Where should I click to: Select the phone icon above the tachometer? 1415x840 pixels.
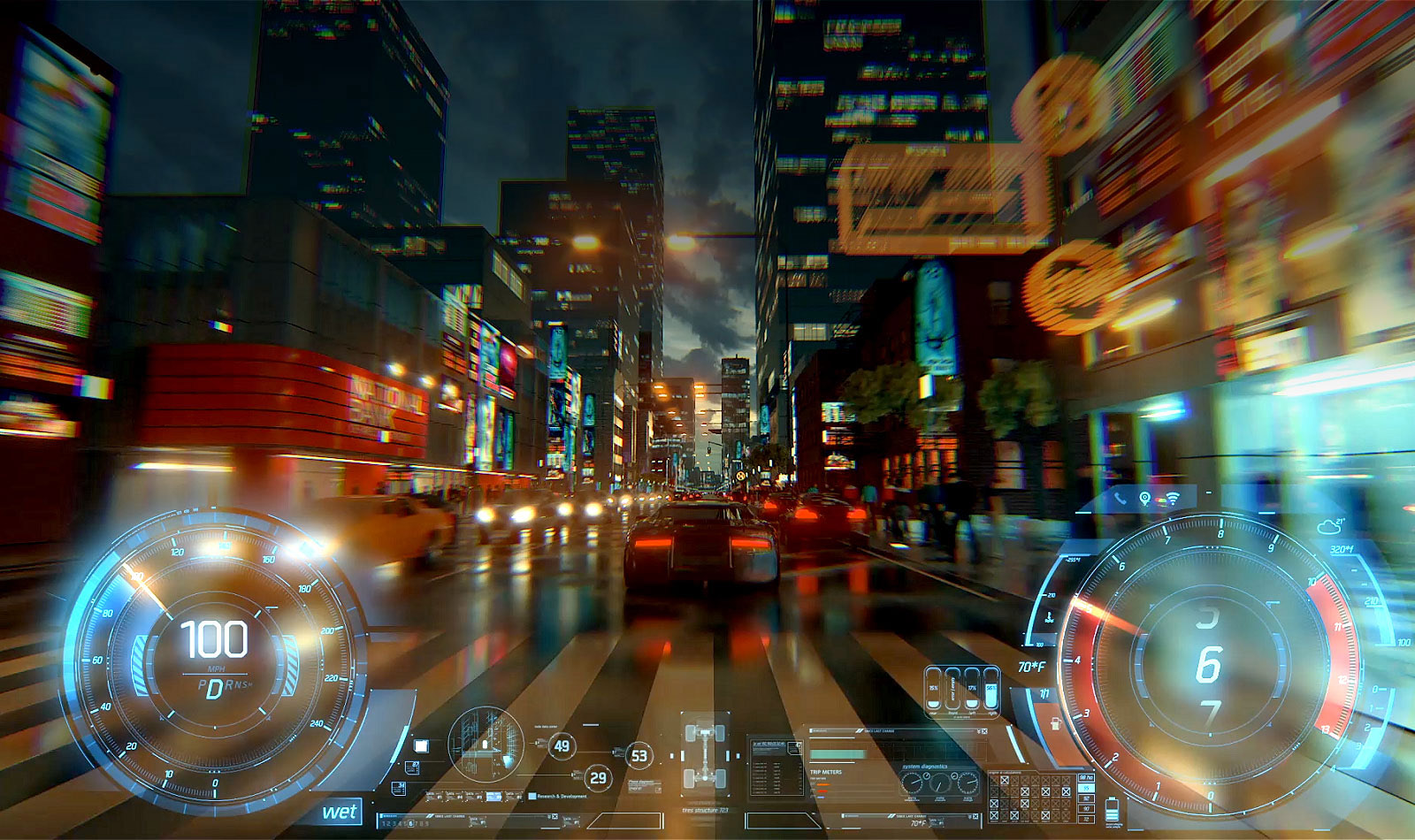pos(1120,498)
